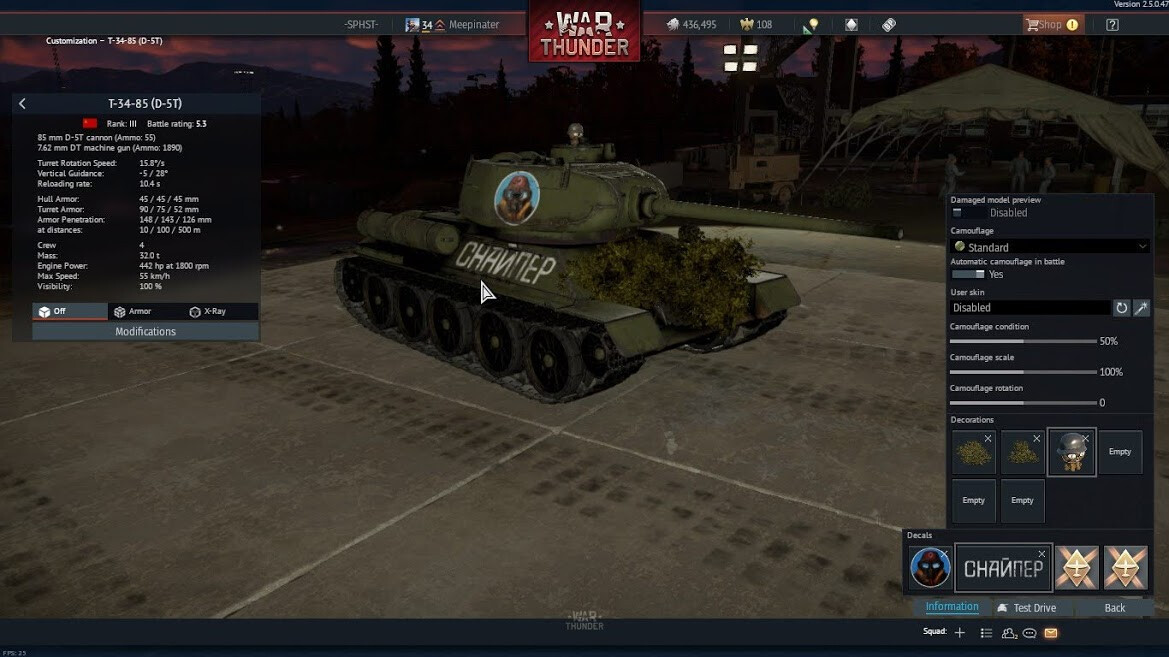Toggle automatic camouflage in battle
This screenshot has width=1169, height=657.
pos(967,274)
